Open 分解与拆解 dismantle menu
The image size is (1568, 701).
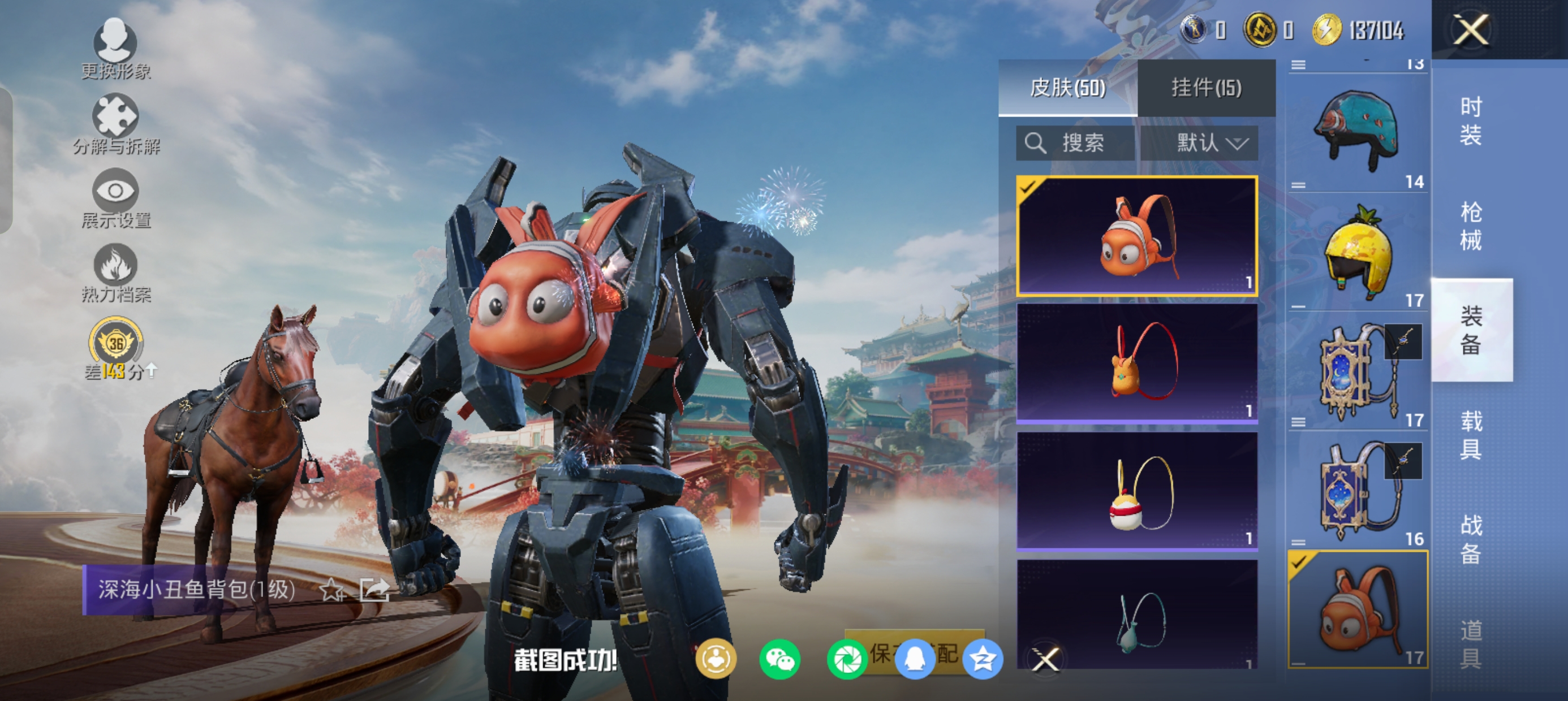point(115,124)
